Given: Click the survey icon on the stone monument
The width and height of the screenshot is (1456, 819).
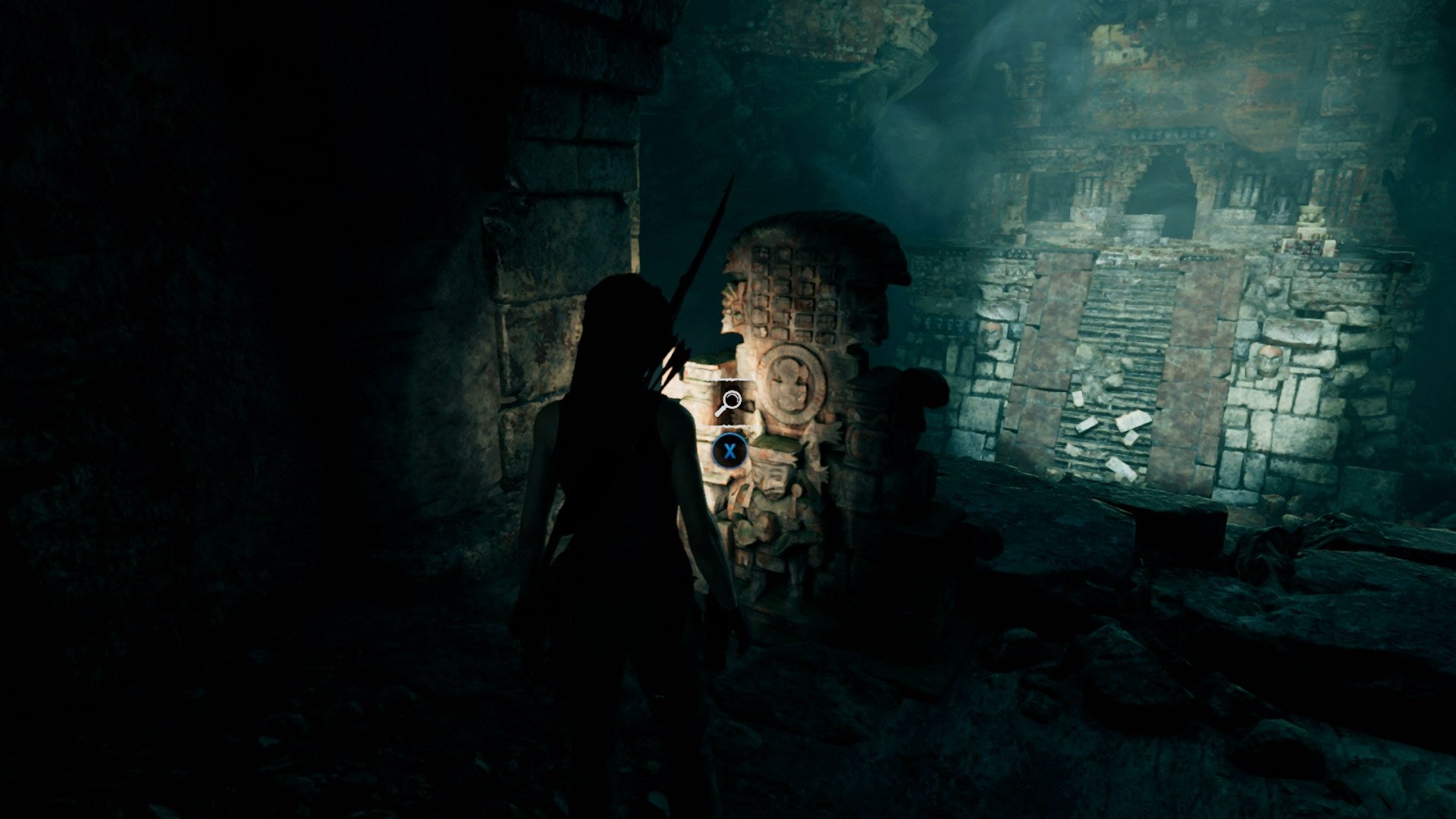Looking at the screenshot, I should coord(731,399).
